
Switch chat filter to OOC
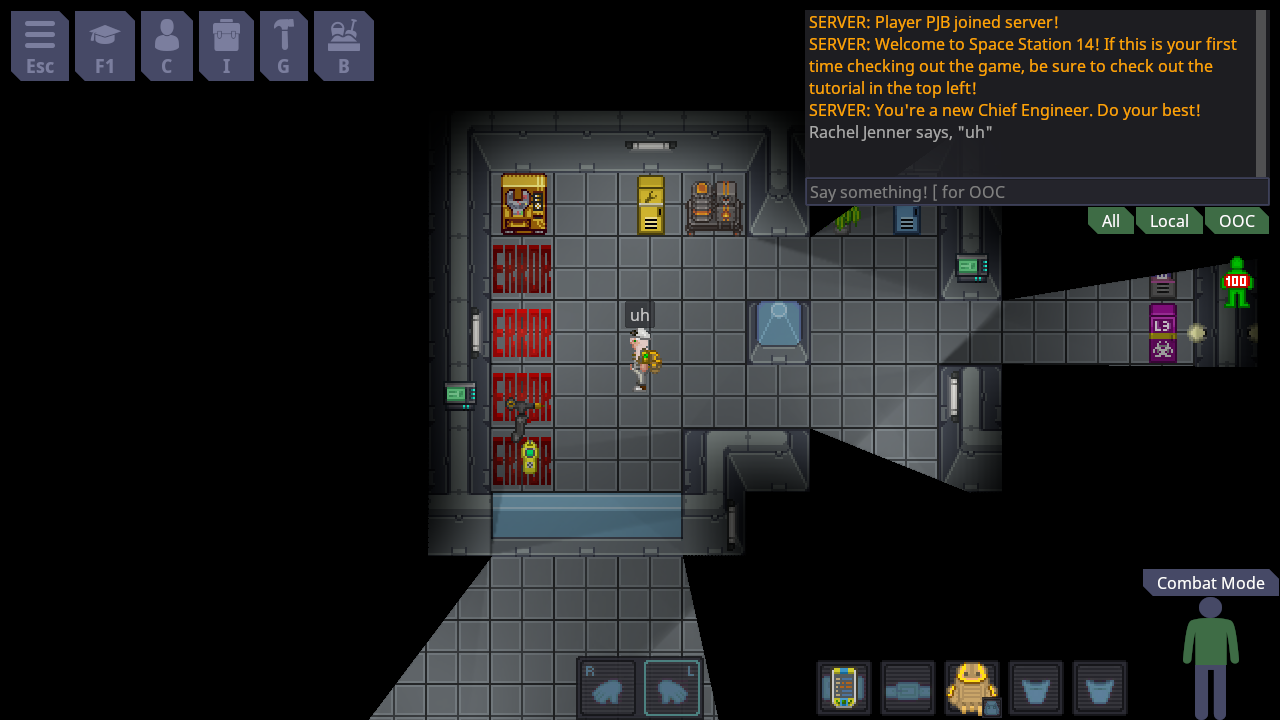[1236, 221]
